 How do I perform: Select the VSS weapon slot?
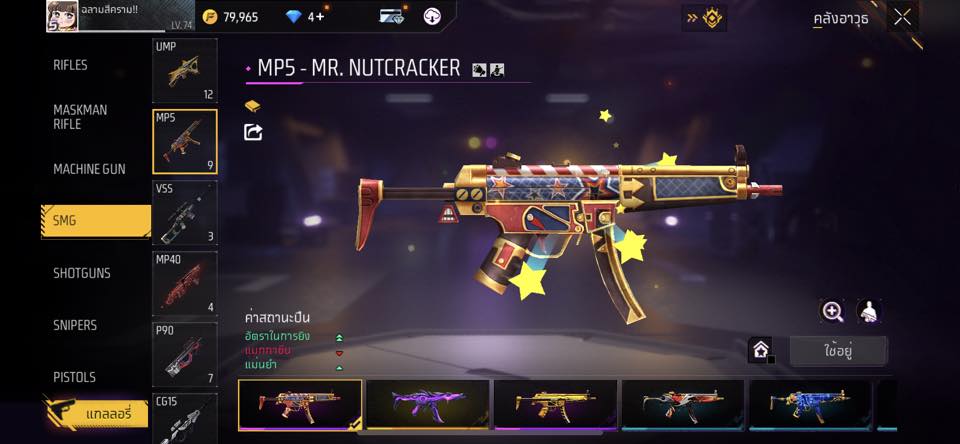(184, 212)
